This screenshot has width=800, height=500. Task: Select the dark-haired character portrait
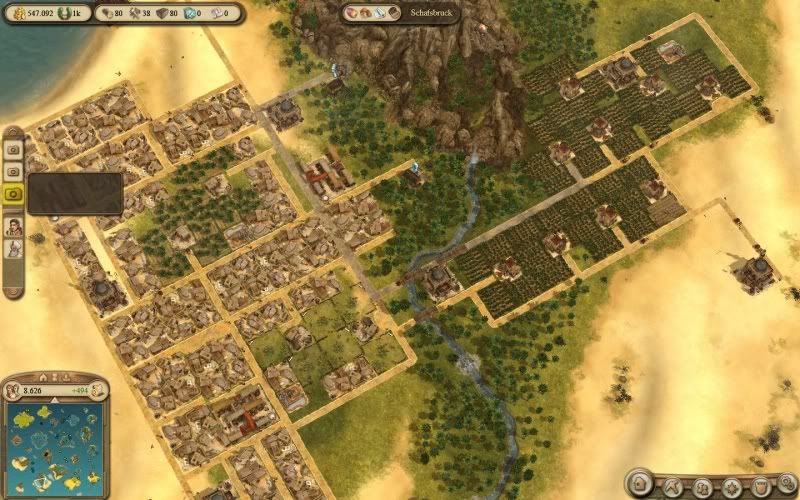point(15,225)
